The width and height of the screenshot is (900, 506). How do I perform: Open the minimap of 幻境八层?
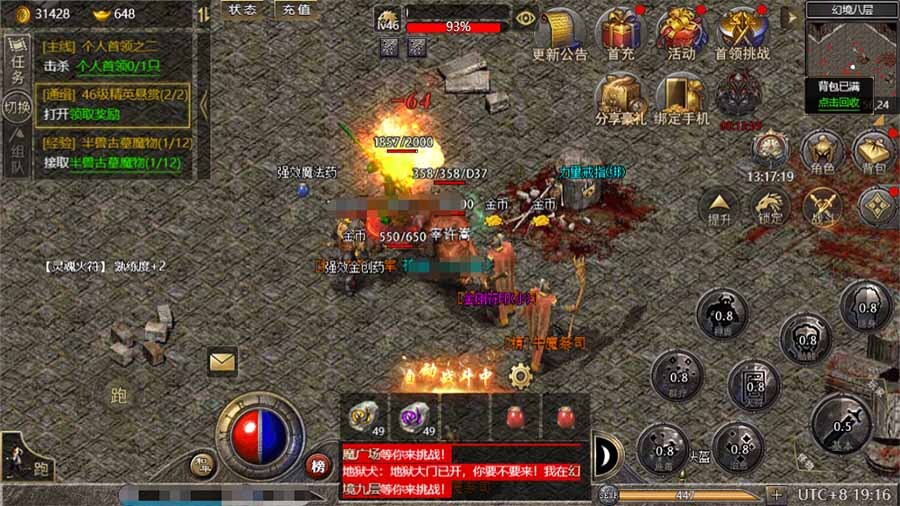tap(851, 46)
